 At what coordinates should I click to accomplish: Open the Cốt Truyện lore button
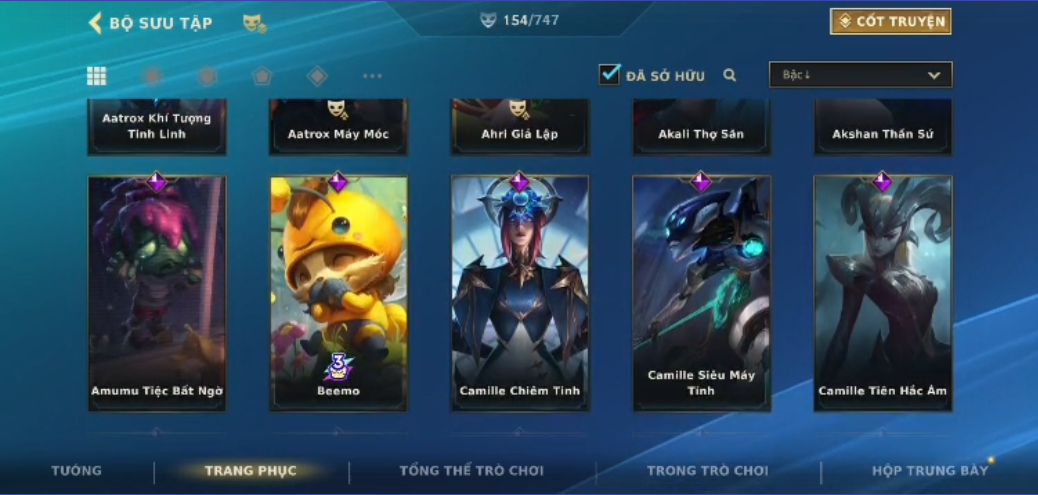[890, 21]
